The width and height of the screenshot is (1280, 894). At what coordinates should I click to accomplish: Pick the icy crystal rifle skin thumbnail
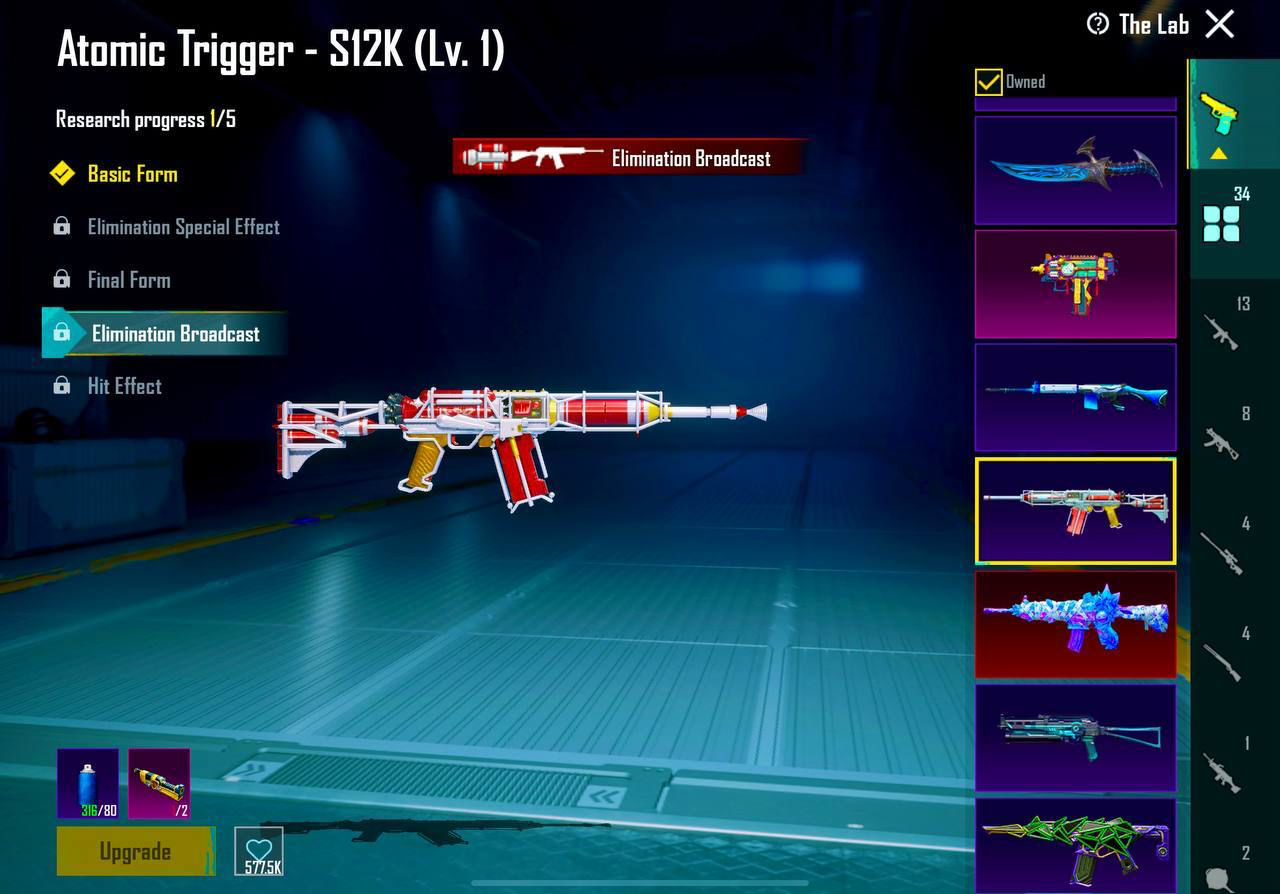point(1075,624)
